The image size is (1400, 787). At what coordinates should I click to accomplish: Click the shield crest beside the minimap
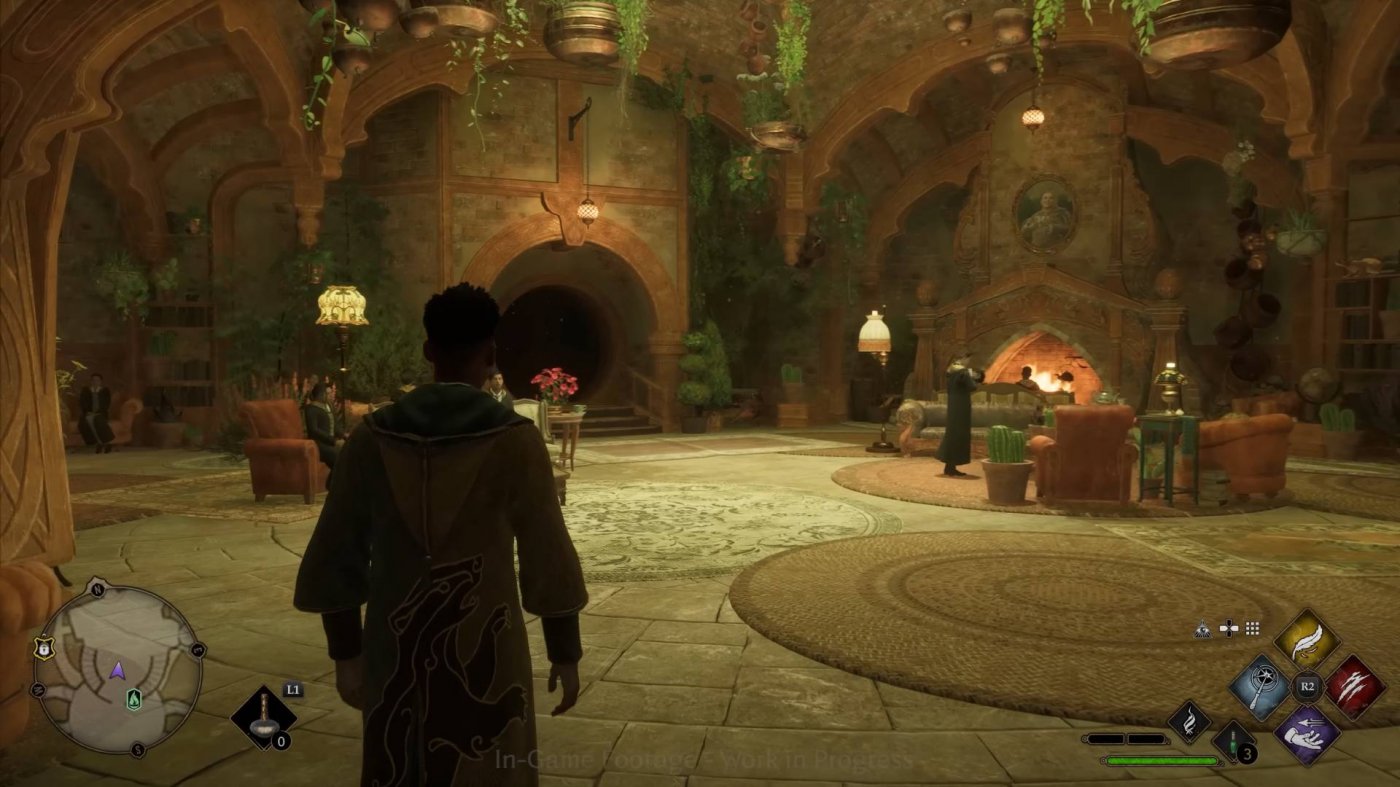coord(43,648)
